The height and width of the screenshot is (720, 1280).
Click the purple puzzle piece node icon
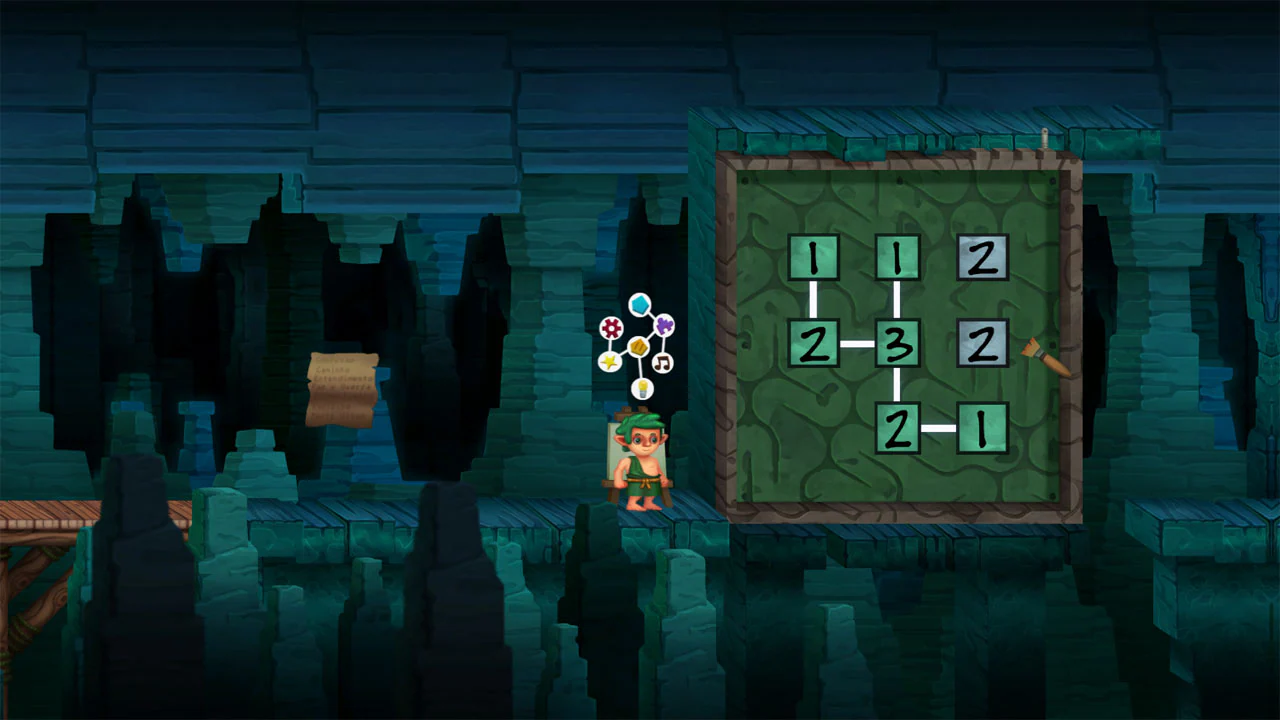[666, 326]
